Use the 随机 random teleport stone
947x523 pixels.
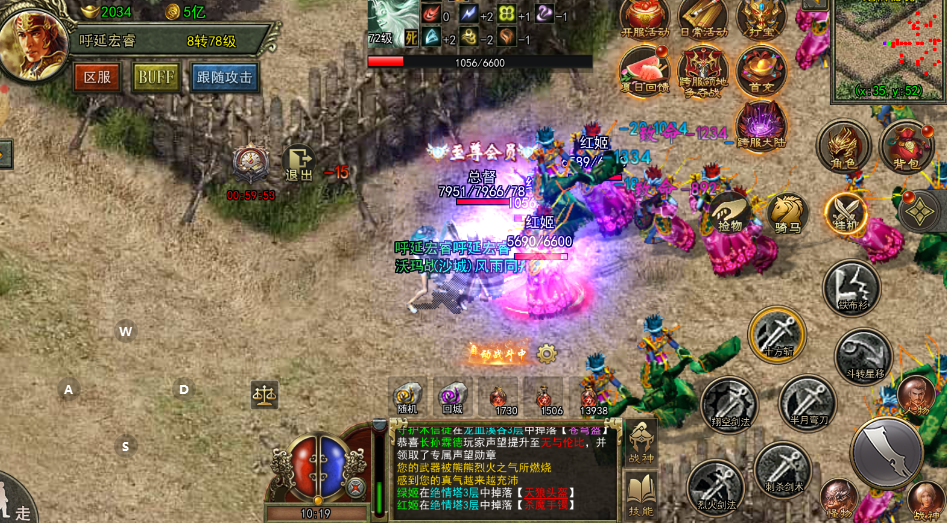407,396
